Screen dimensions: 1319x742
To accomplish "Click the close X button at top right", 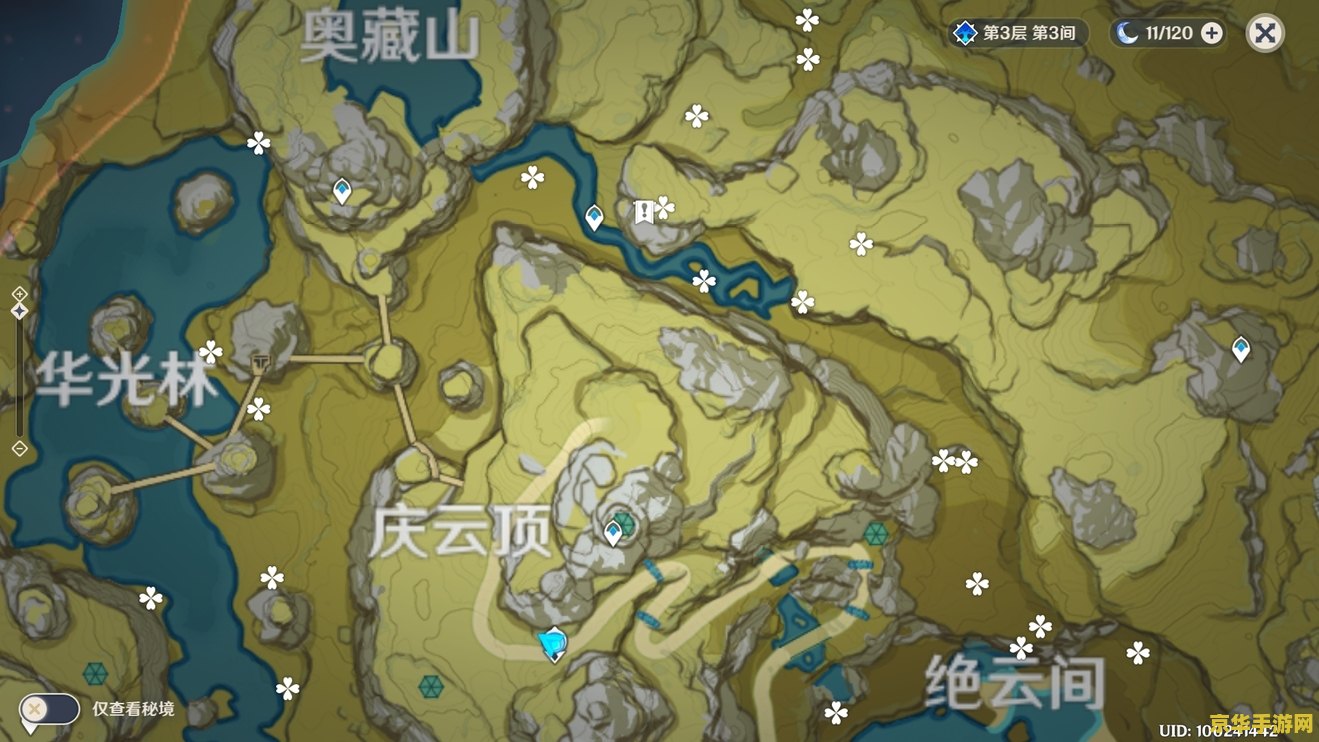I will point(1264,31).
